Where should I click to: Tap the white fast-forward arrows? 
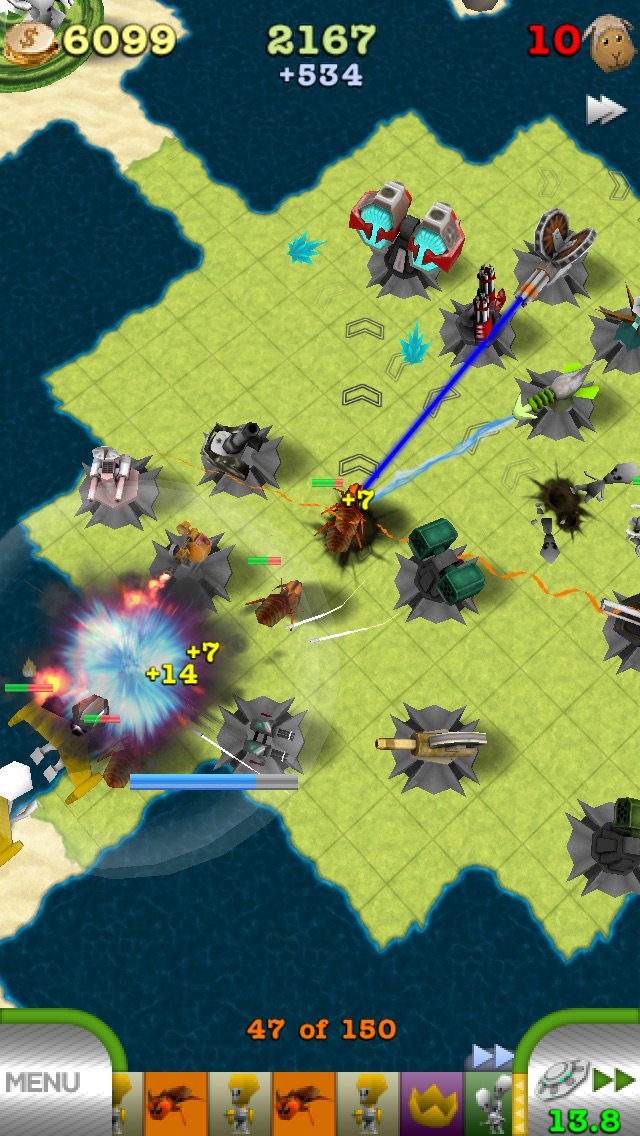(x=604, y=109)
